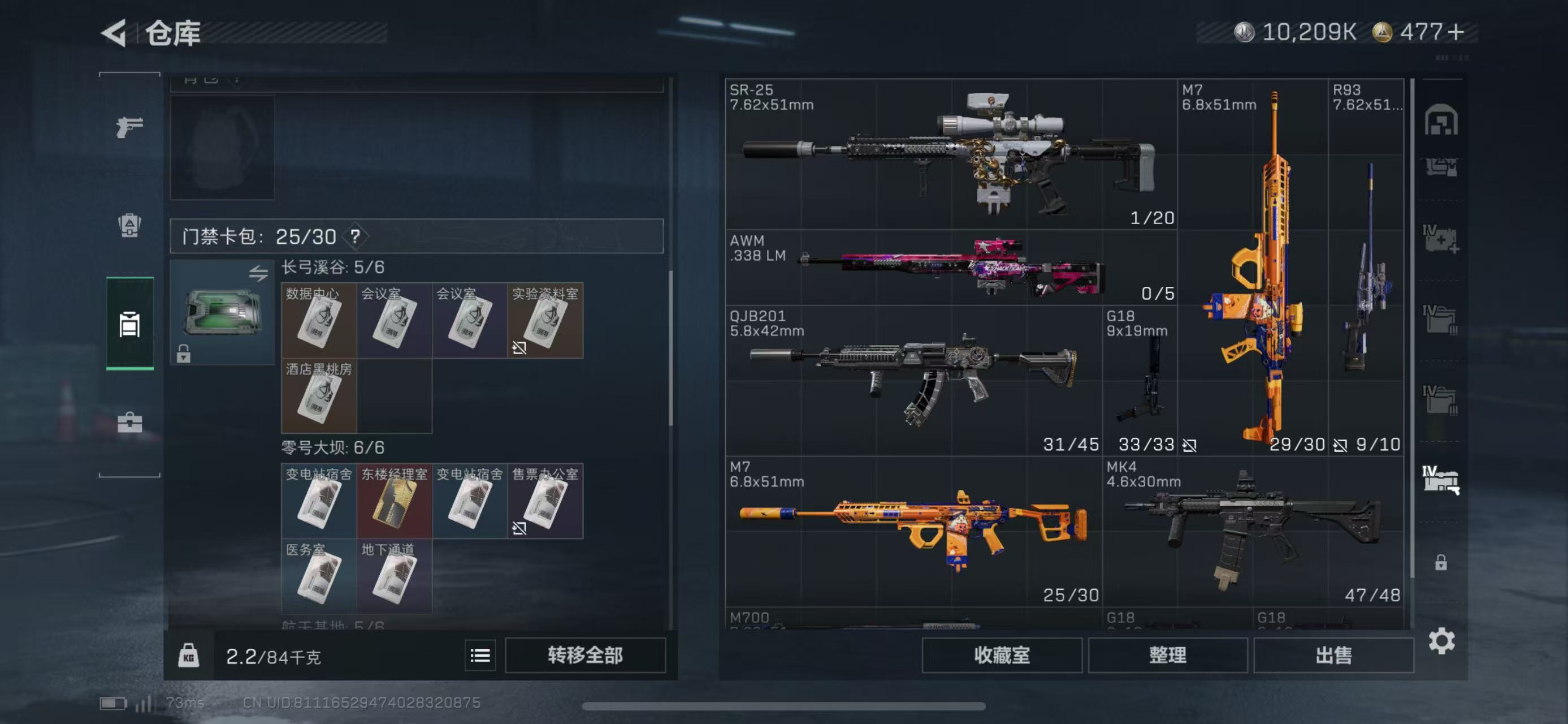Switch to the pistol weapons tab
This screenshot has width=1568, height=724.
pos(129,127)
